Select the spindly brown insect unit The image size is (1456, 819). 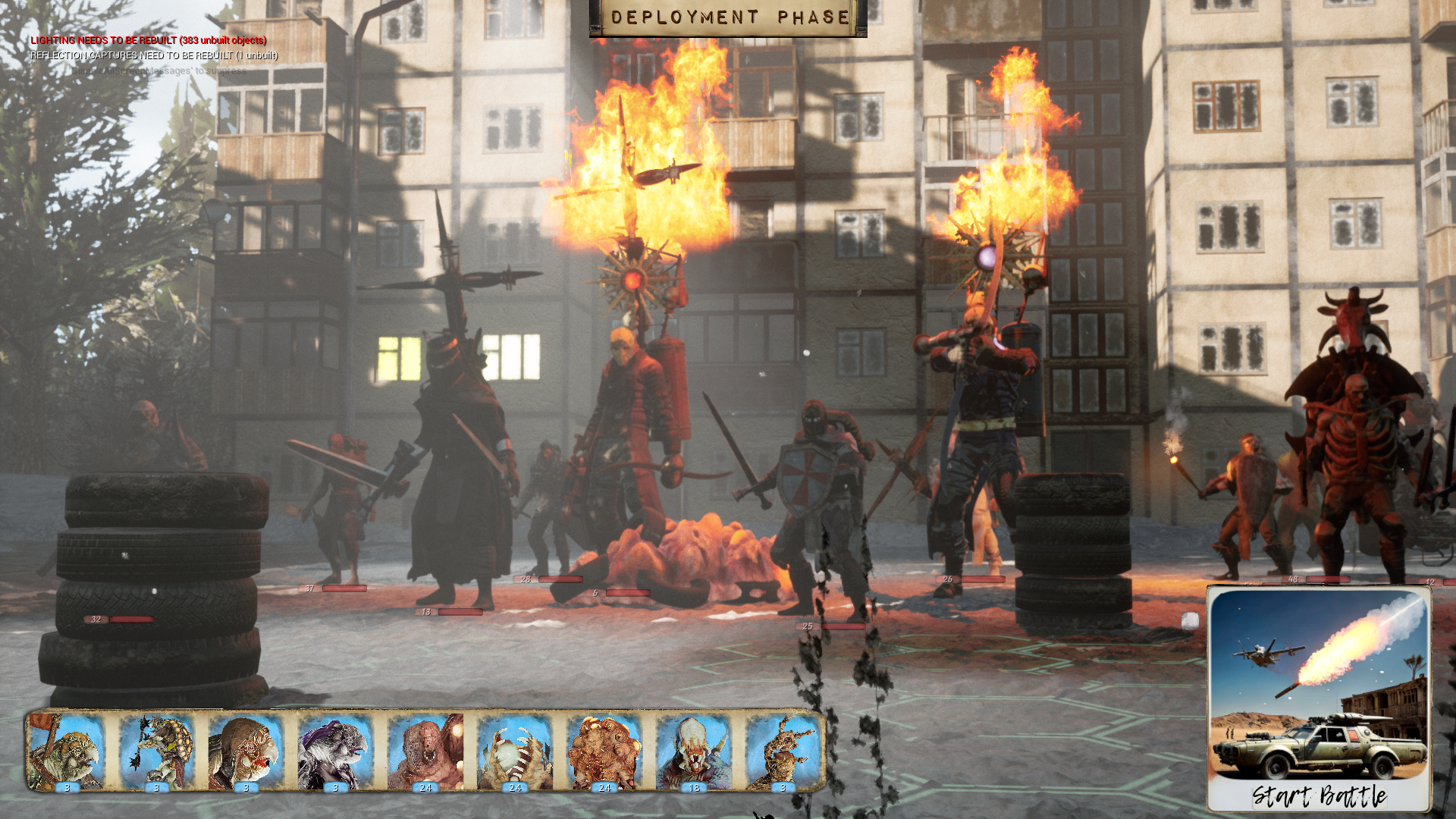pos(783,752)
